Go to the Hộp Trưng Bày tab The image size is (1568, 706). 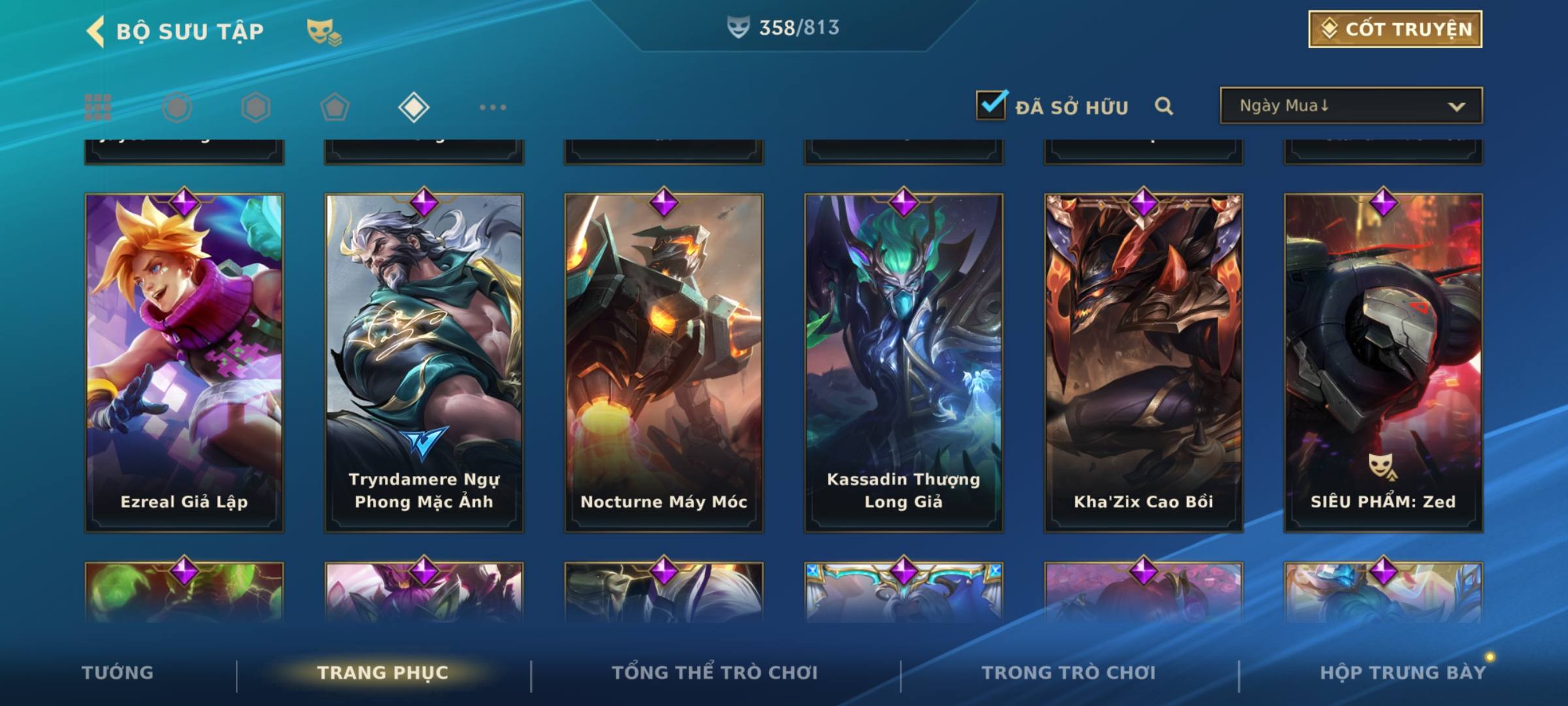(1403, 673)
